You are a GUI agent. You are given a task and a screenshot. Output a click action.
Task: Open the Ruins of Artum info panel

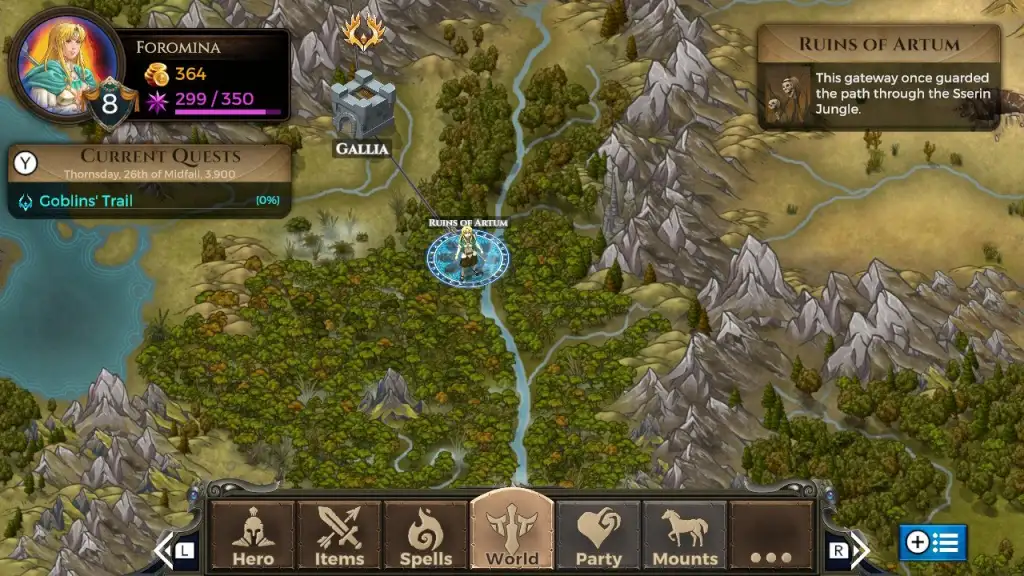tap(878, 78)
